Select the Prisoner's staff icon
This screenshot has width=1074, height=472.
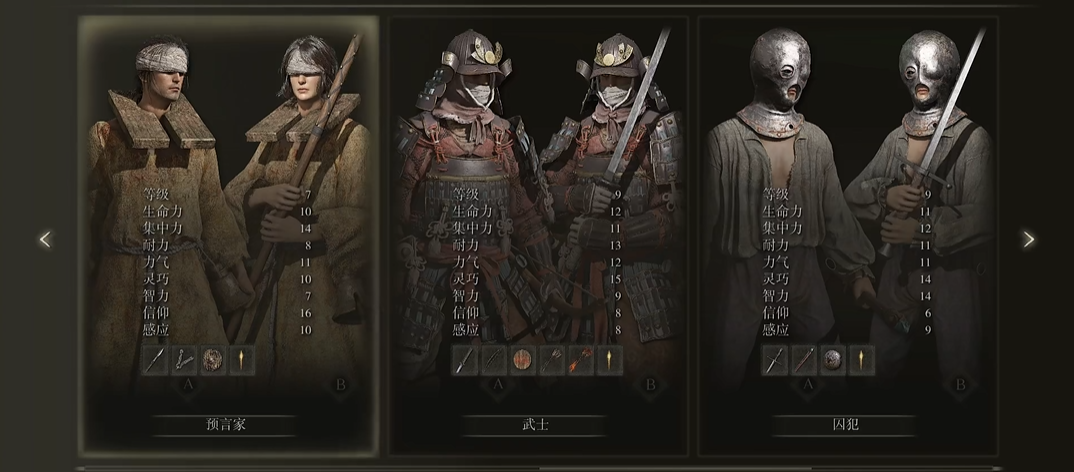pos(803,360)
